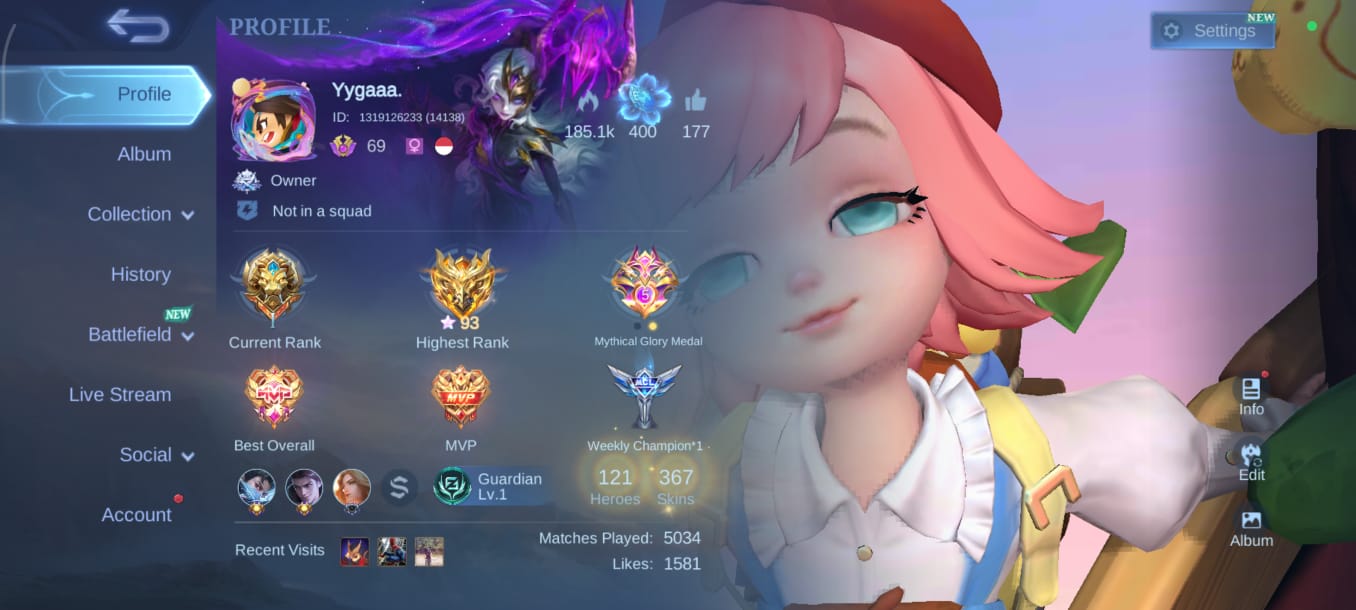The height and width of the screenshot is (610, 1356).
Task: Give a like with the thumbs-up icon
Action: click(x=695, y=102)
